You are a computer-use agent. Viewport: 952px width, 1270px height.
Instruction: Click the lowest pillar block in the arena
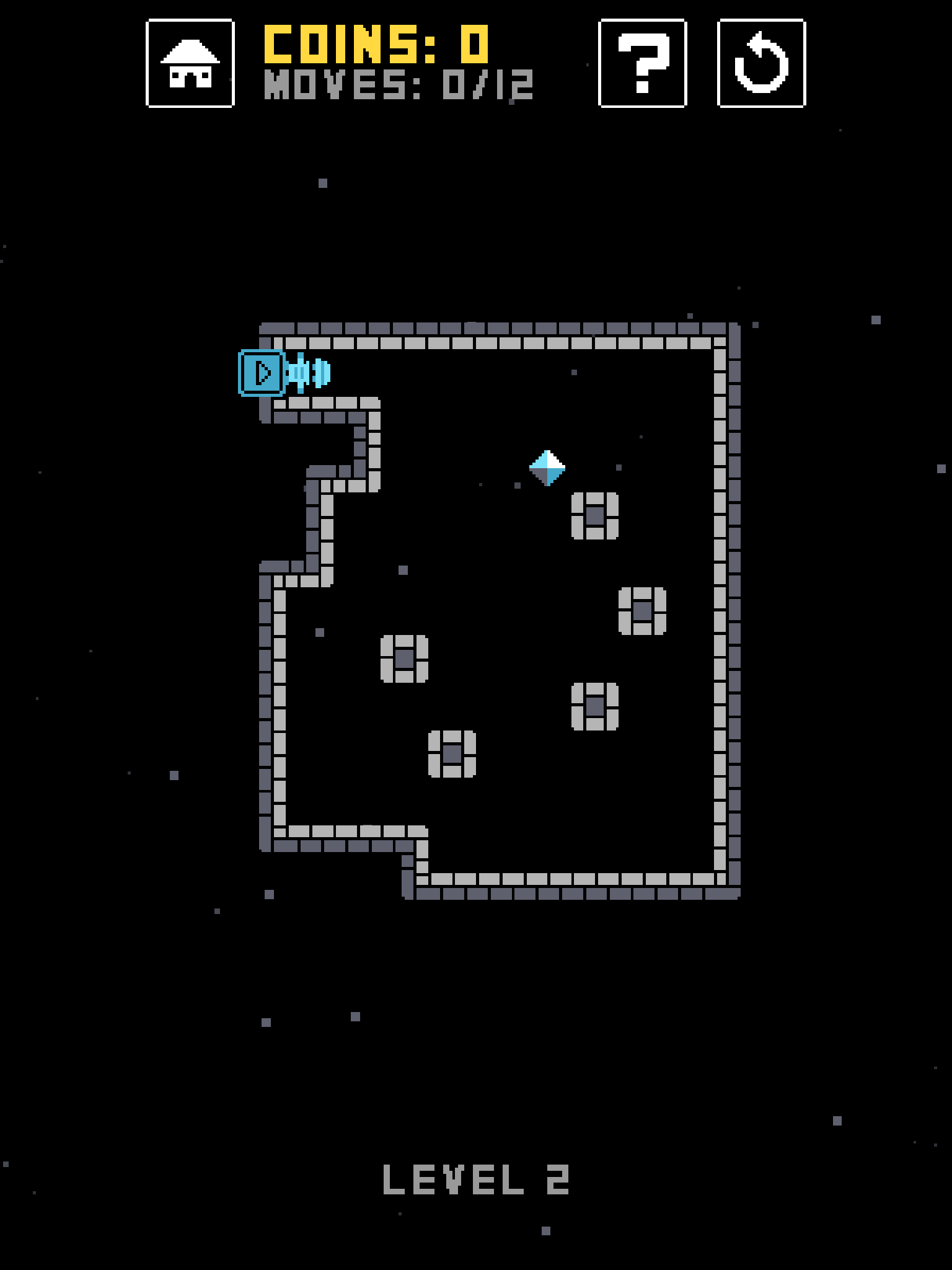pyautogui.click(x=453, y=753)
